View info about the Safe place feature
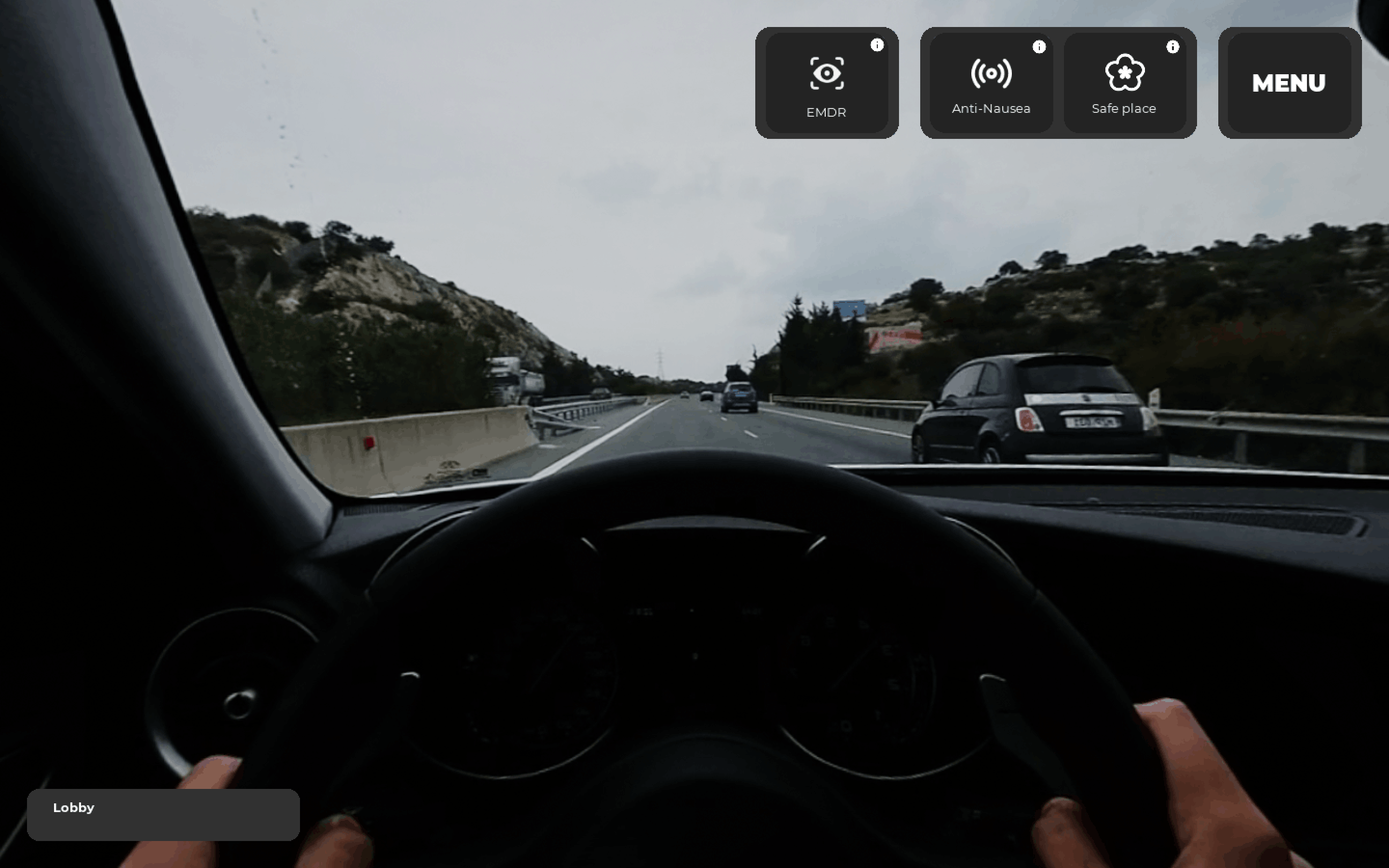 [x=1174, y=46]
